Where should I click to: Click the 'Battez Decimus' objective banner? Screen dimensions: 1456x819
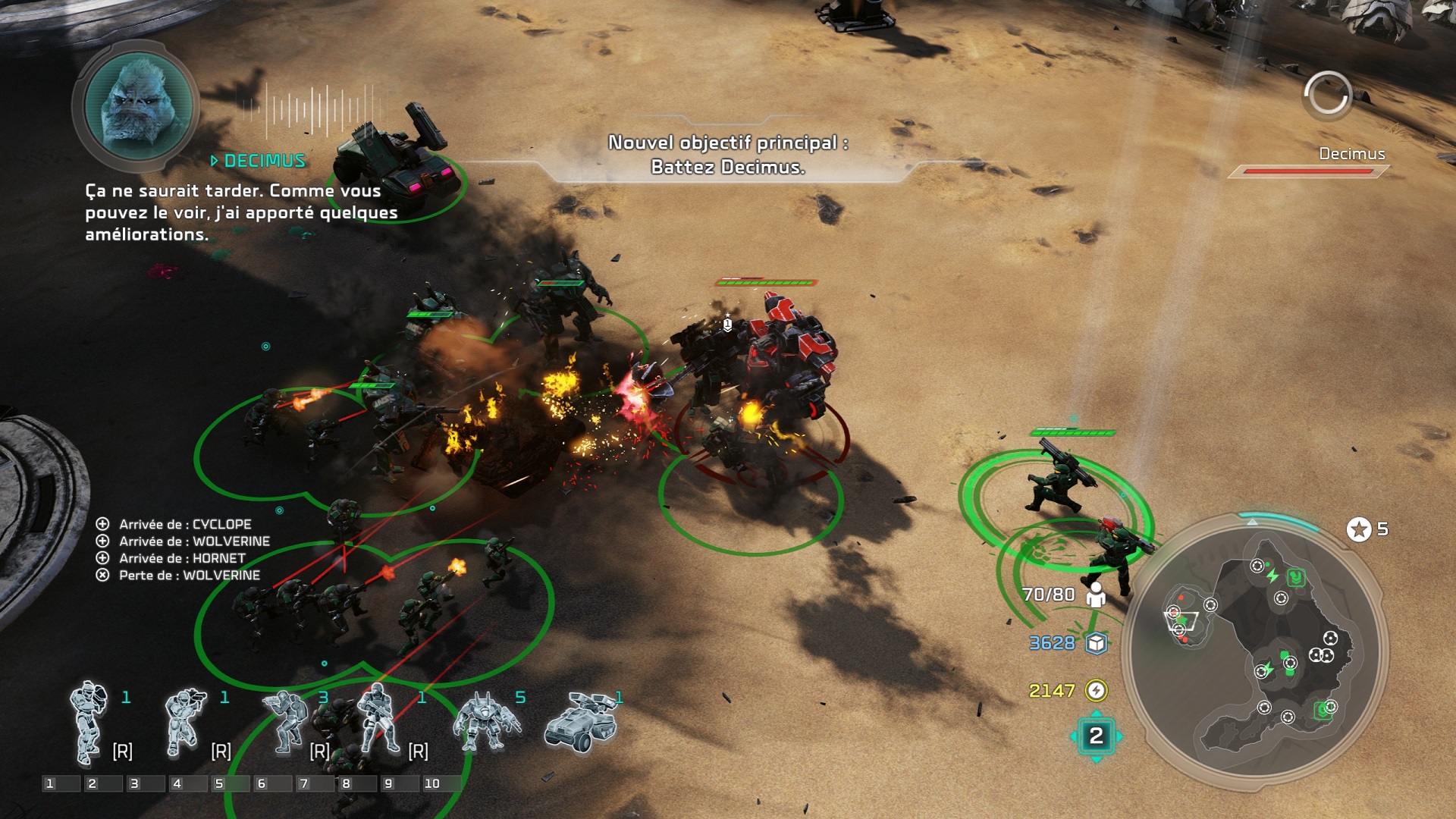tap(727, 155)
